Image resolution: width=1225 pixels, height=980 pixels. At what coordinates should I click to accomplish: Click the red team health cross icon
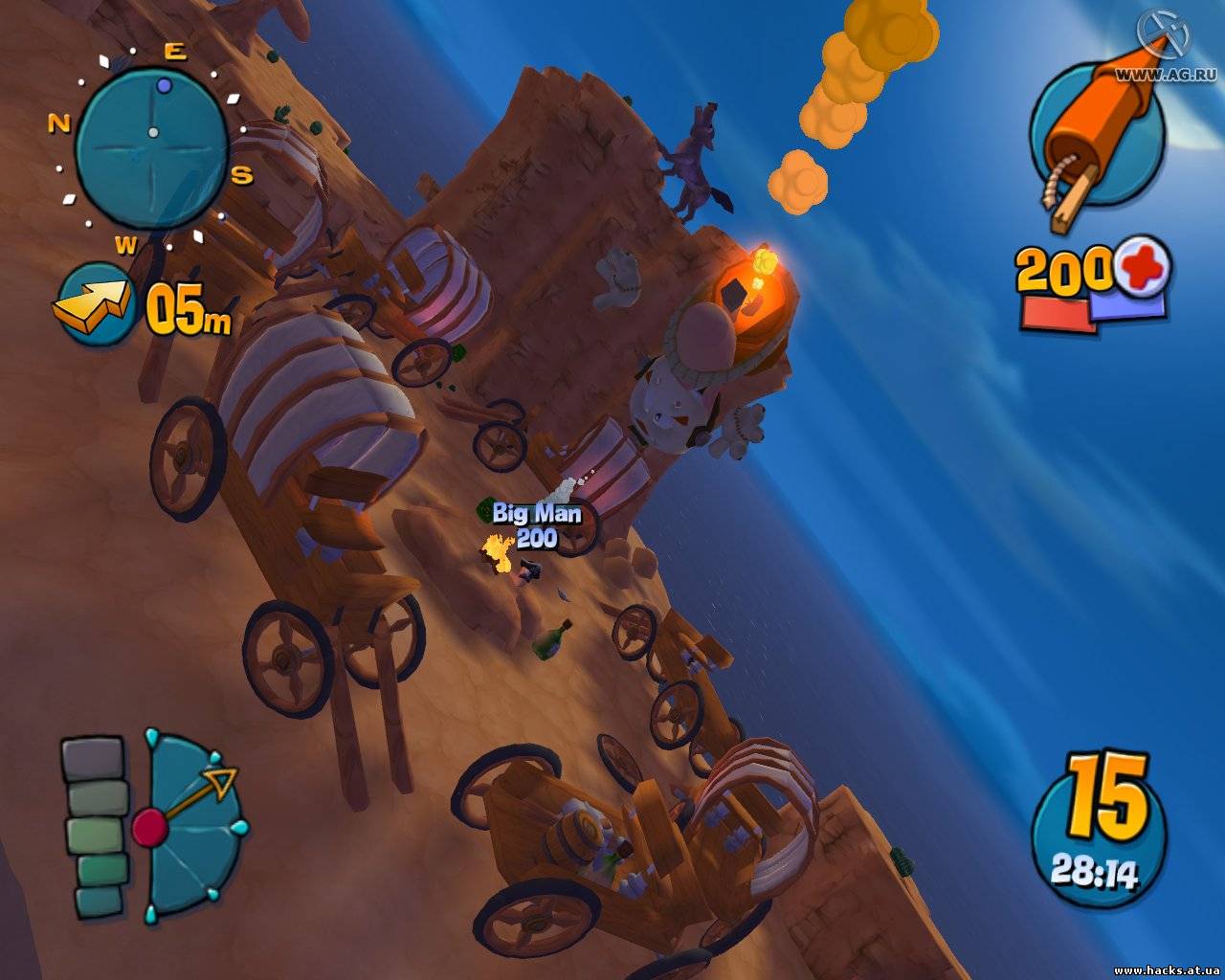click(1143, 266)
